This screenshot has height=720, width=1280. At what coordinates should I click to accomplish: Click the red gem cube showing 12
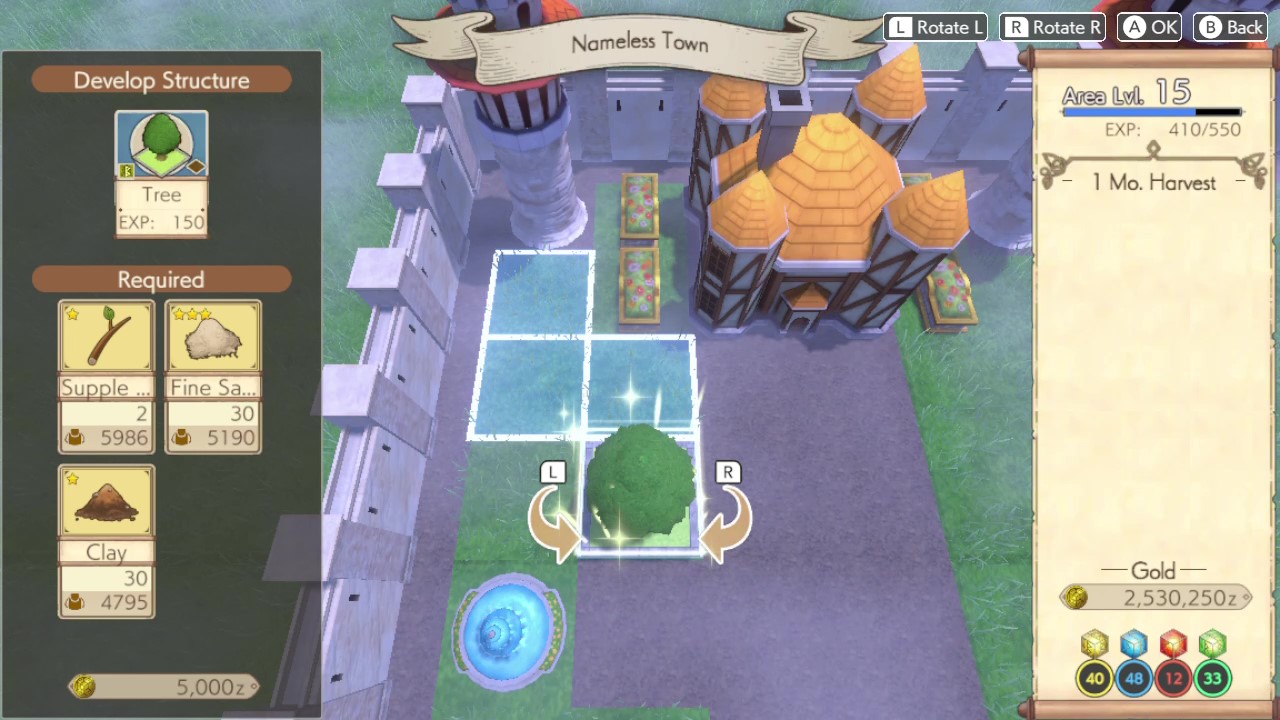[1172, 645]
